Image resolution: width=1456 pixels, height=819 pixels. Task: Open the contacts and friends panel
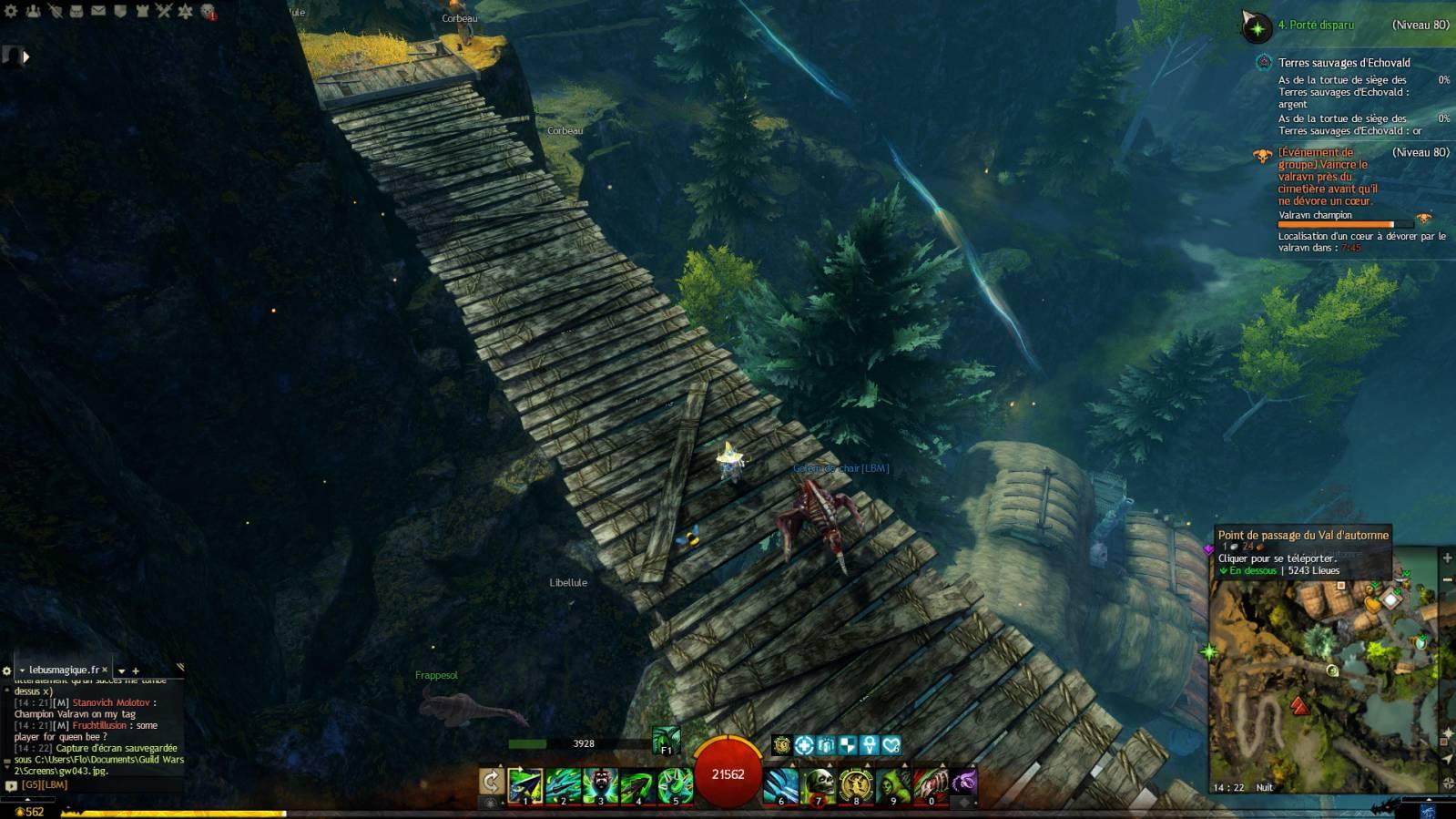pyautogui.click(x=33, y=11)
